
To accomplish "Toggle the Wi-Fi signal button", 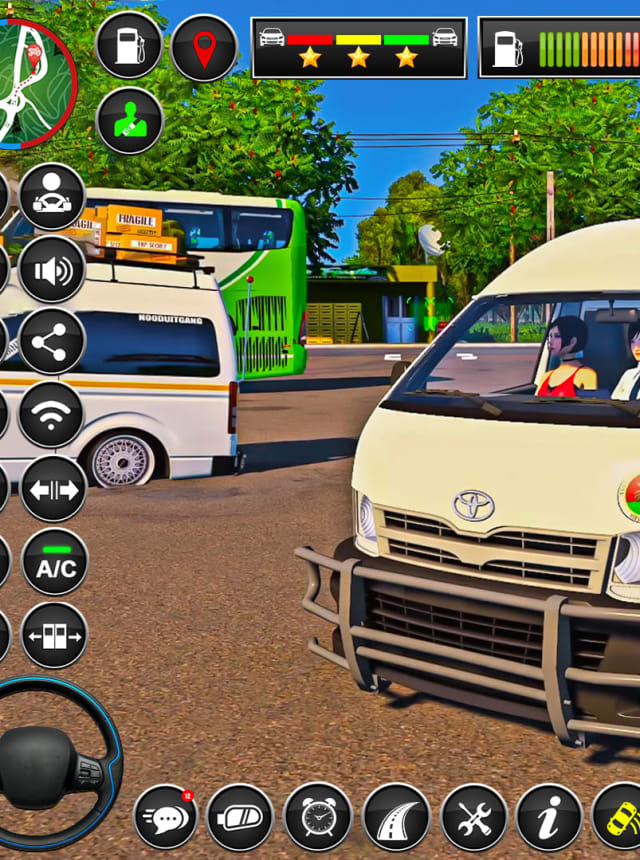I will point(52,415).
